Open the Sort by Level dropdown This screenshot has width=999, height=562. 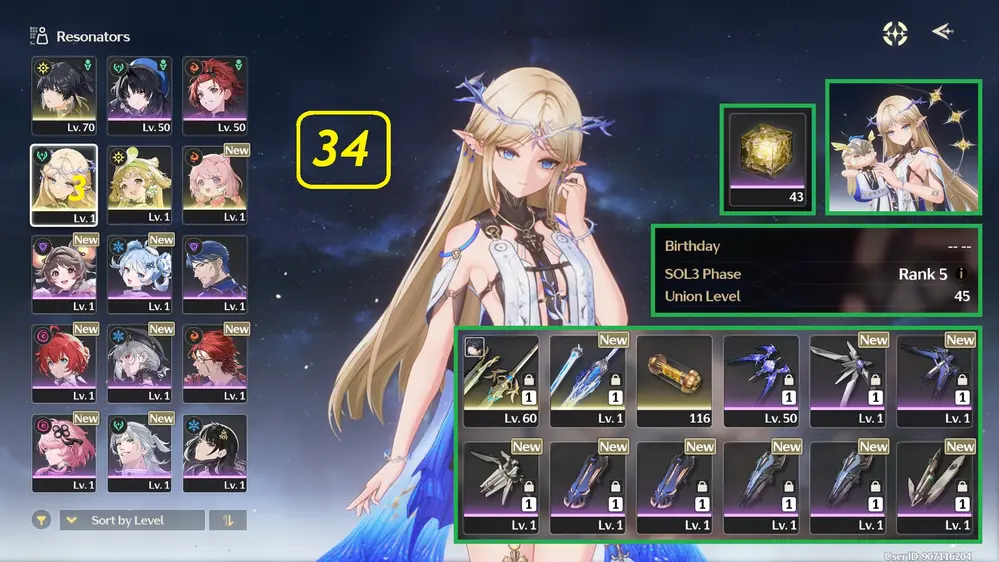point(132,520)
